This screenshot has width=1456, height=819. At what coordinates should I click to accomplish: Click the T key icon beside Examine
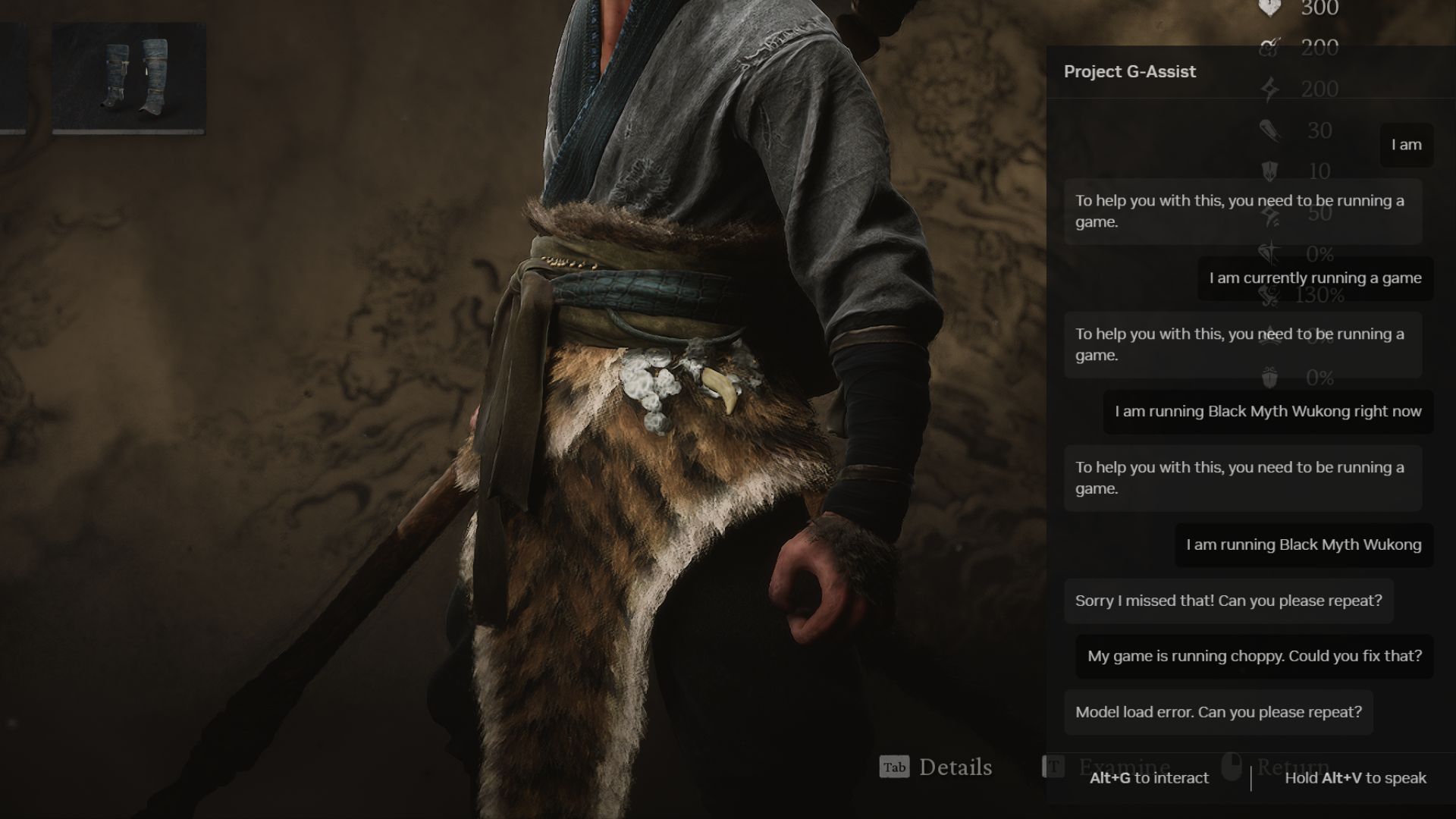click(x=1054, y=767)
